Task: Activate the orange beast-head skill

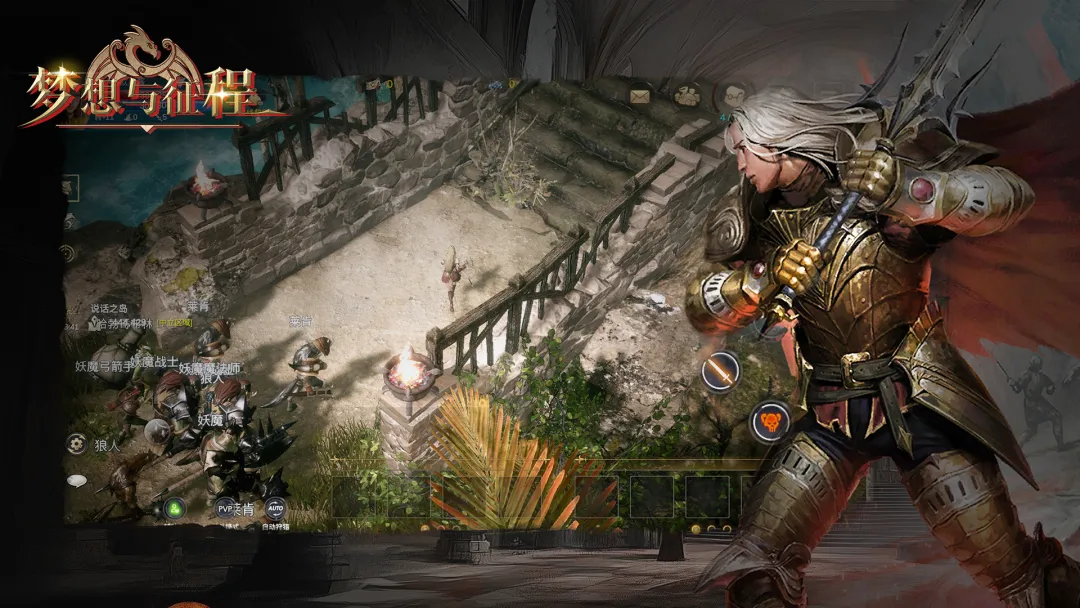Action: 770,421
